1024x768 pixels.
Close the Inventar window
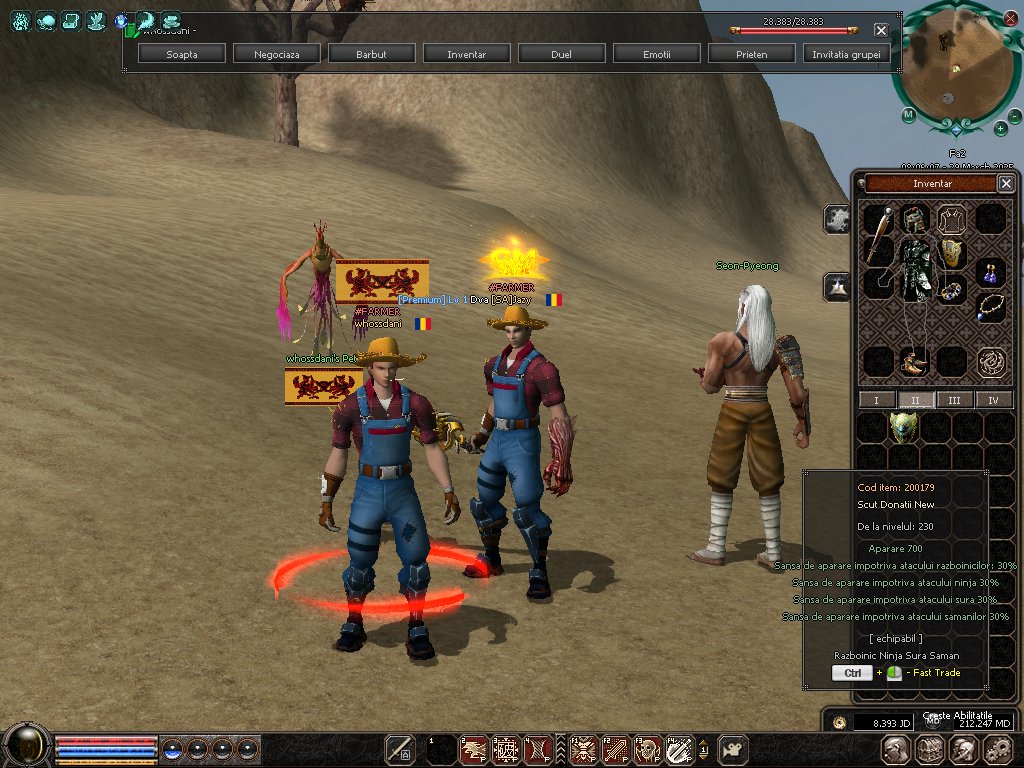tap(1006, 183)
